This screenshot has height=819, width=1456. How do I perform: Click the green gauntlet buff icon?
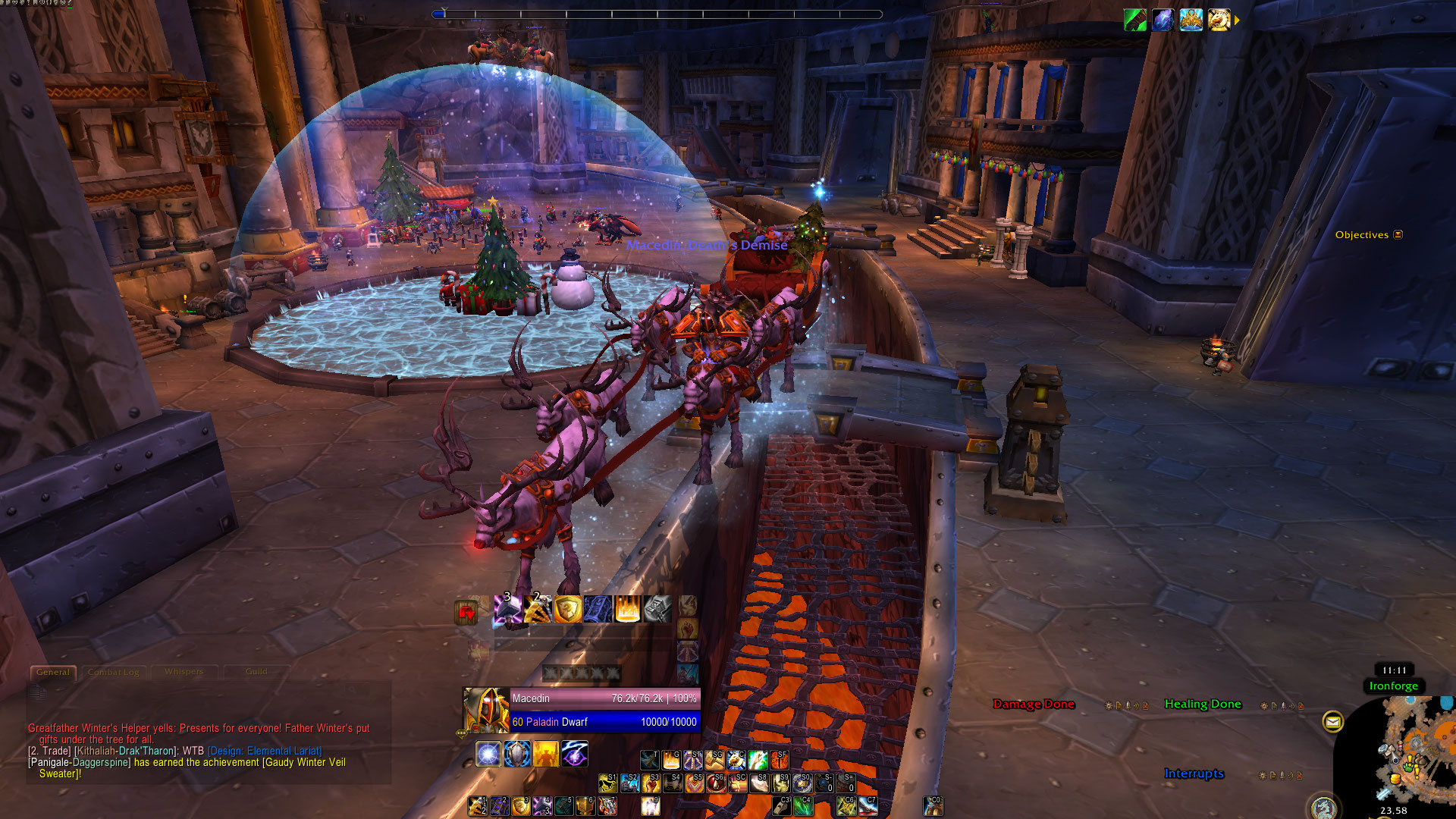coord(1135,20)
